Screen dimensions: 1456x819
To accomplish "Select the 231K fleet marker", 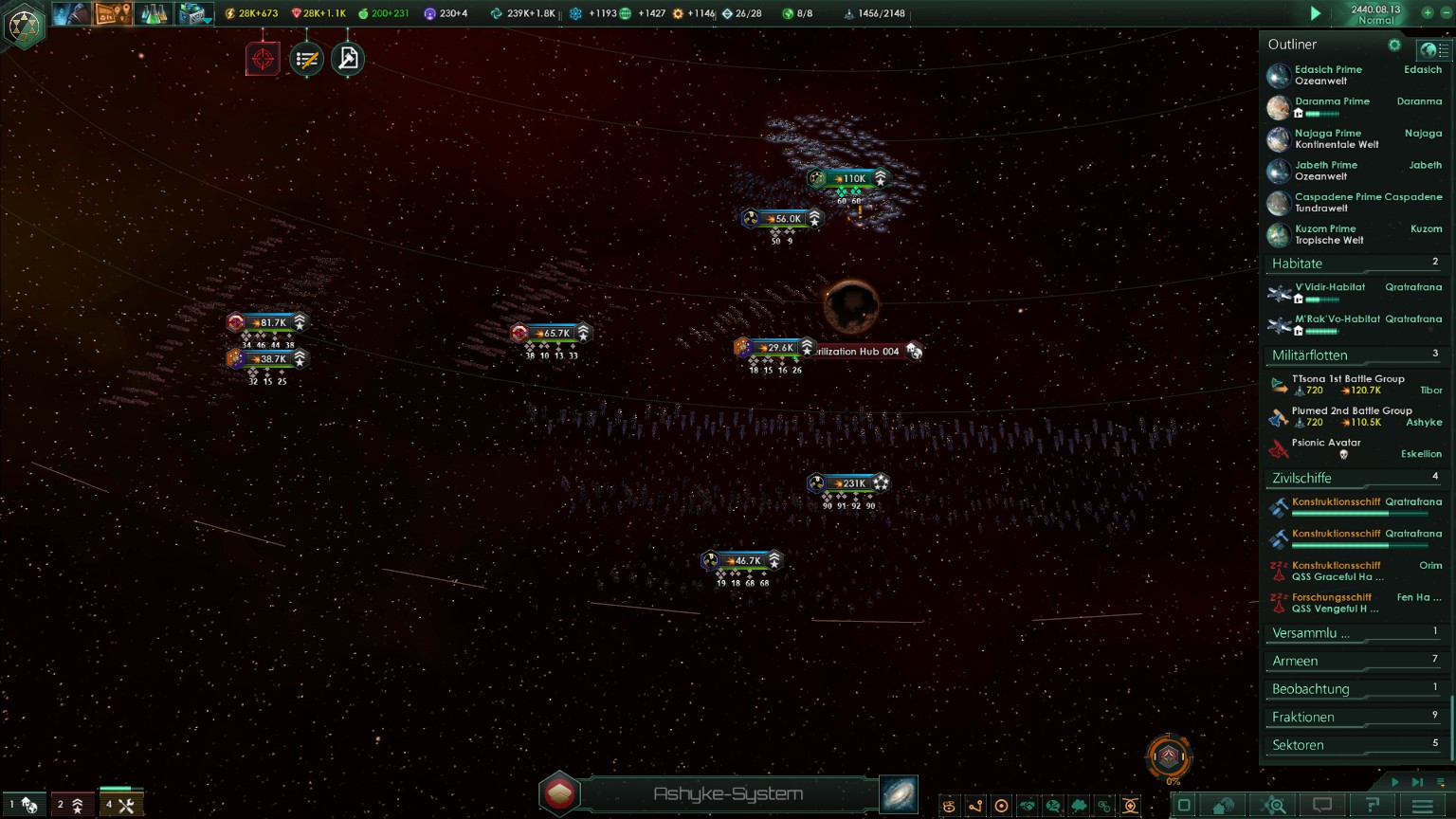I will coord(849,483).
